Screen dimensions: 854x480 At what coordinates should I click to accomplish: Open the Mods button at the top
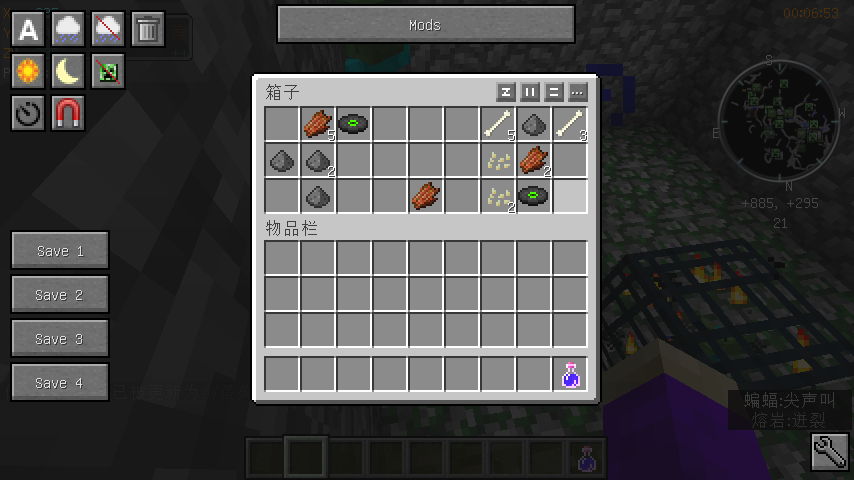425,25
